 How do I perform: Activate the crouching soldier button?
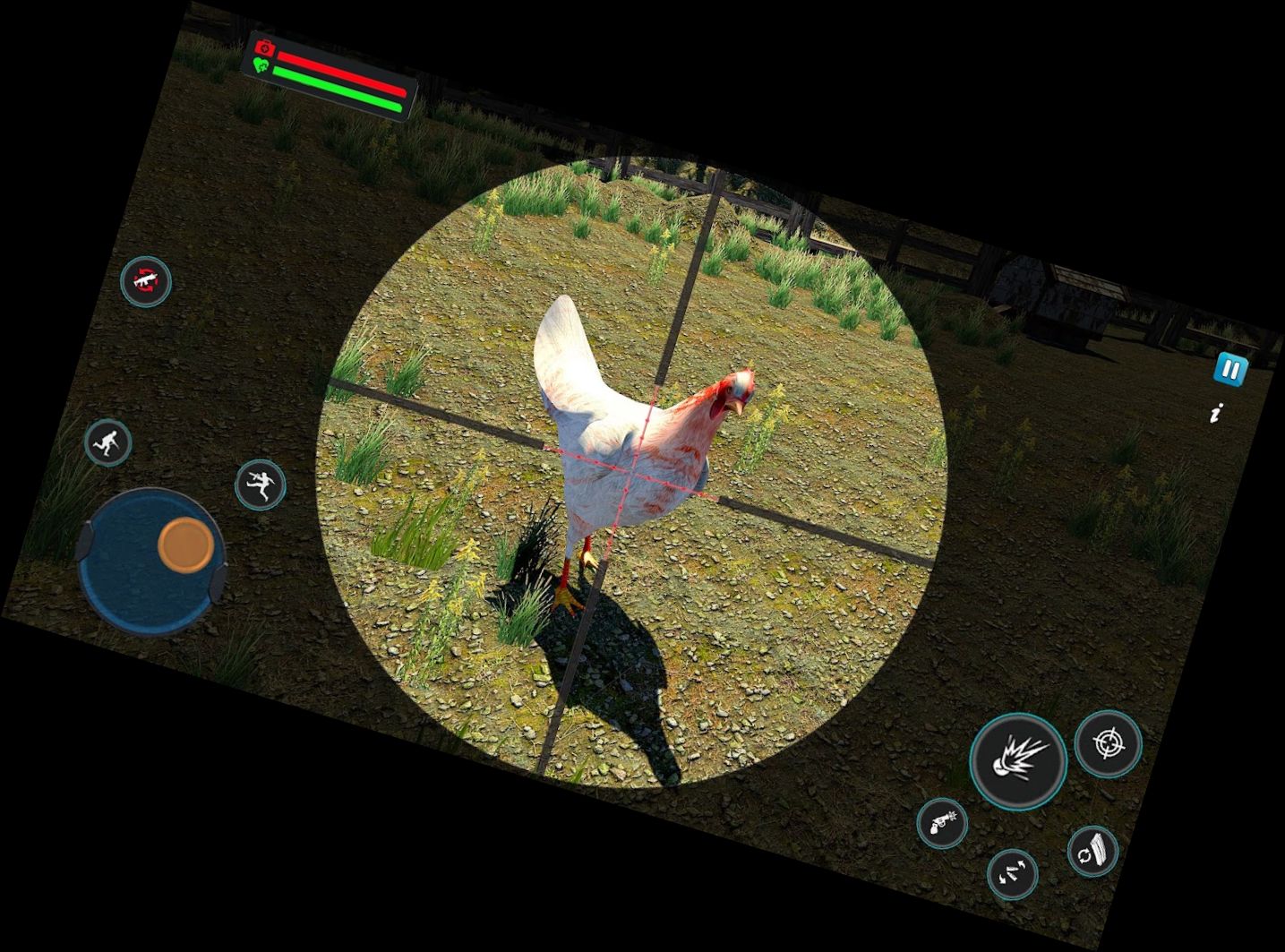pos(108,442)
